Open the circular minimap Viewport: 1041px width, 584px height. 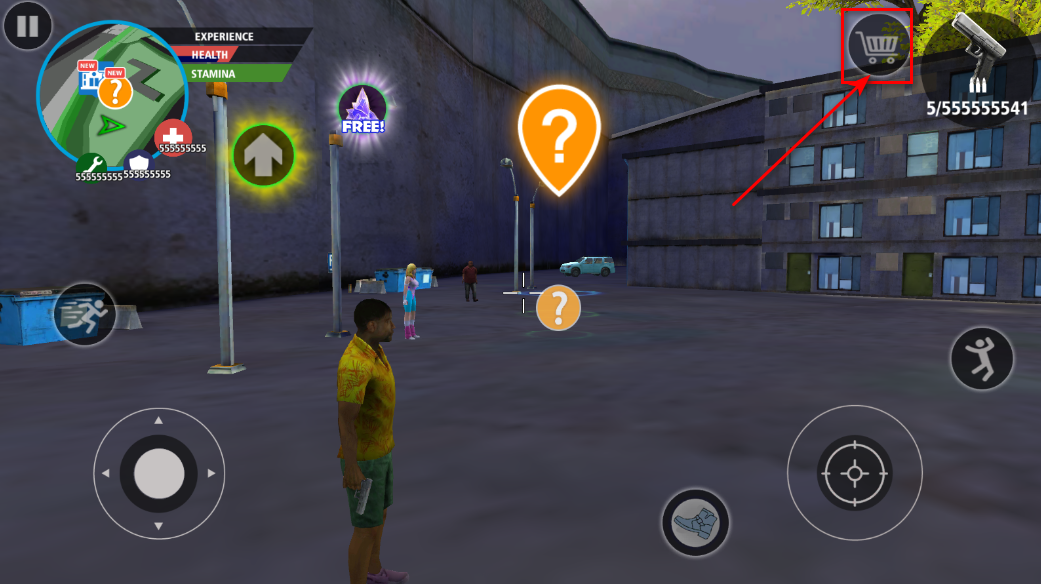tap(110, 97)
